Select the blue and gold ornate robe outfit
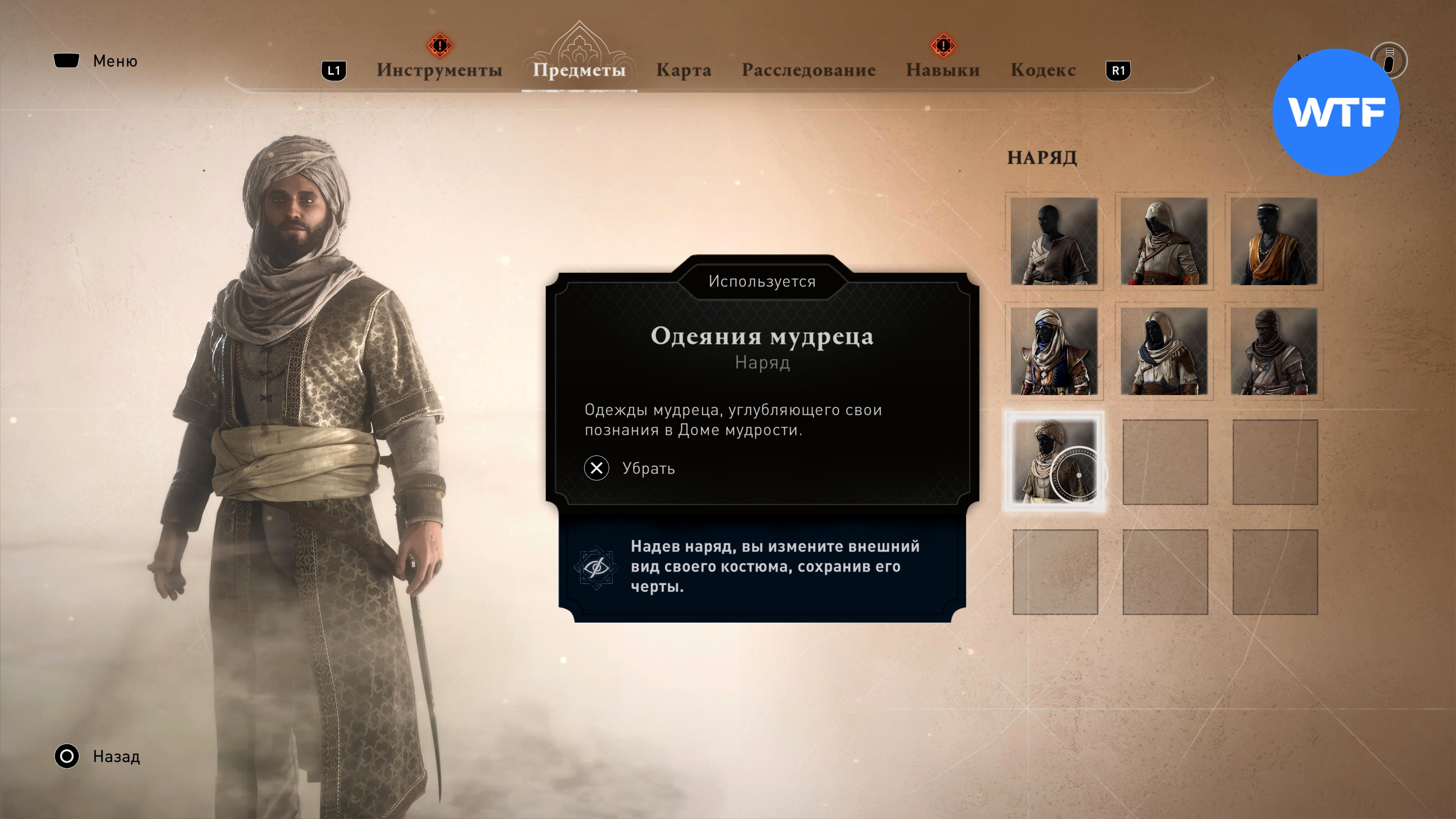The width and height of the screenshot is (1456, 819). 1054,351
